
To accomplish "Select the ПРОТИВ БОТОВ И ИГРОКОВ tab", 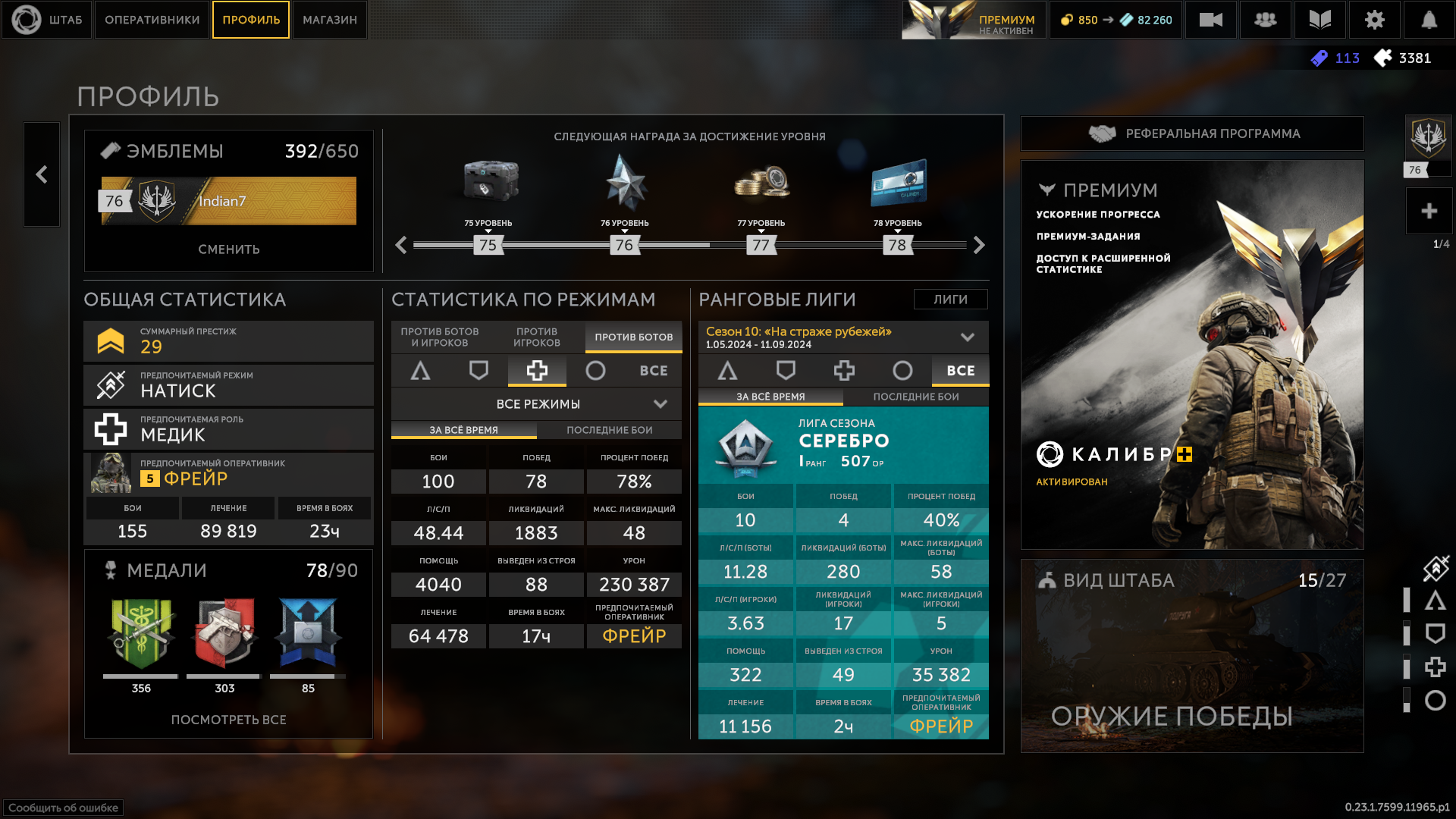I will point(440,337).
